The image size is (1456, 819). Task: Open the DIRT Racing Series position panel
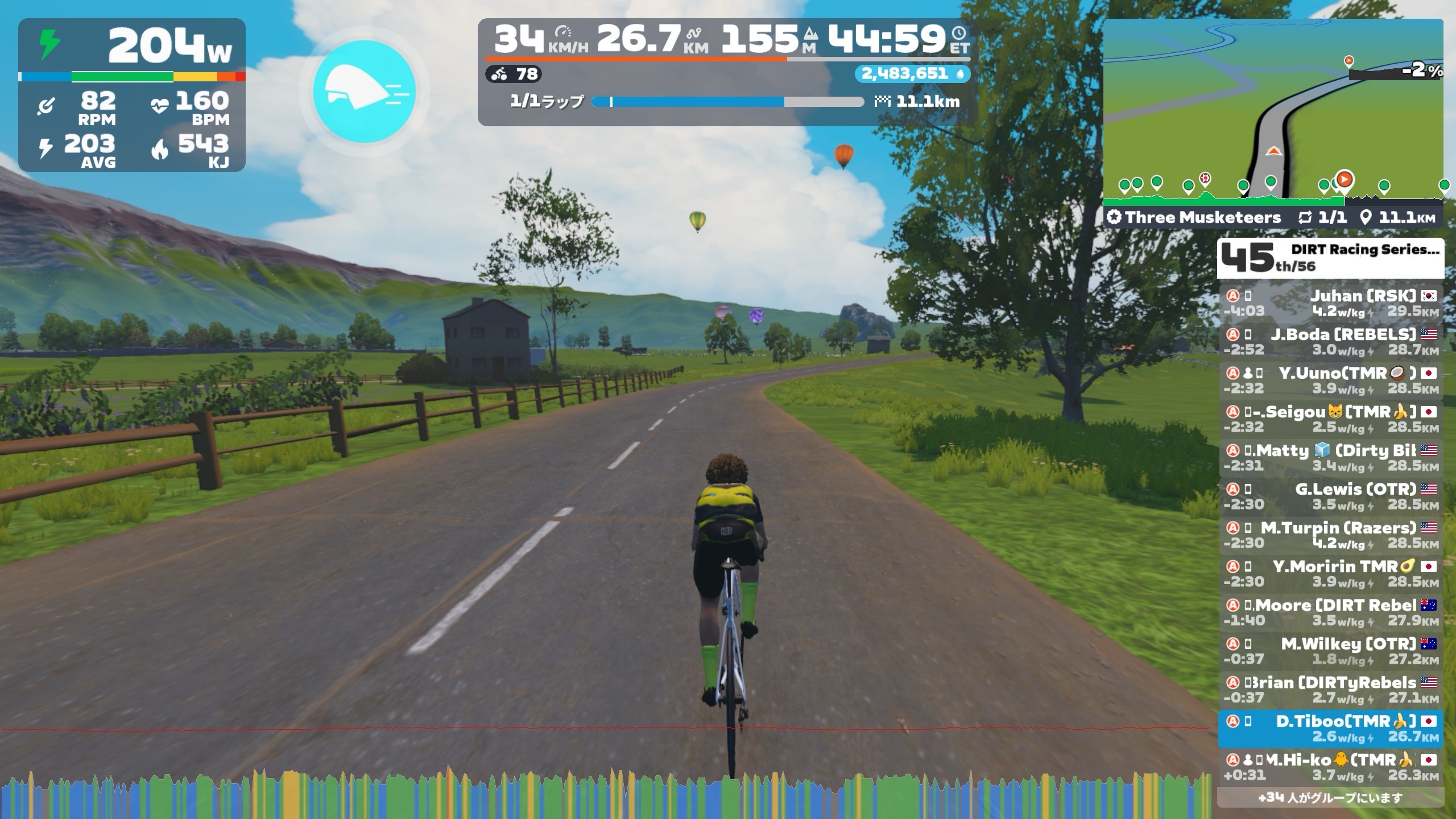click(x=1330, y=258)
